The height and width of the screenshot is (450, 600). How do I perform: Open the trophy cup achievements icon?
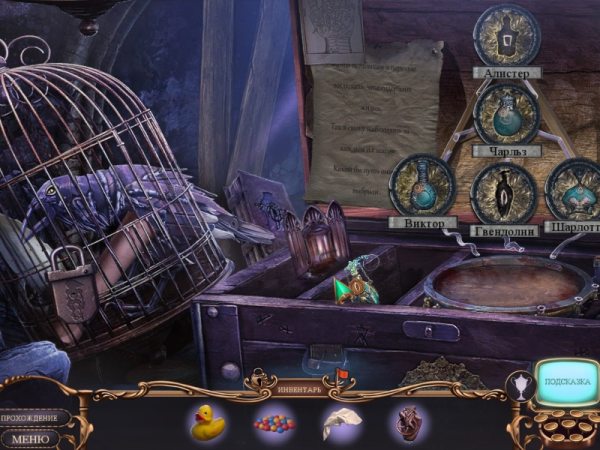[x=520, y=385]
